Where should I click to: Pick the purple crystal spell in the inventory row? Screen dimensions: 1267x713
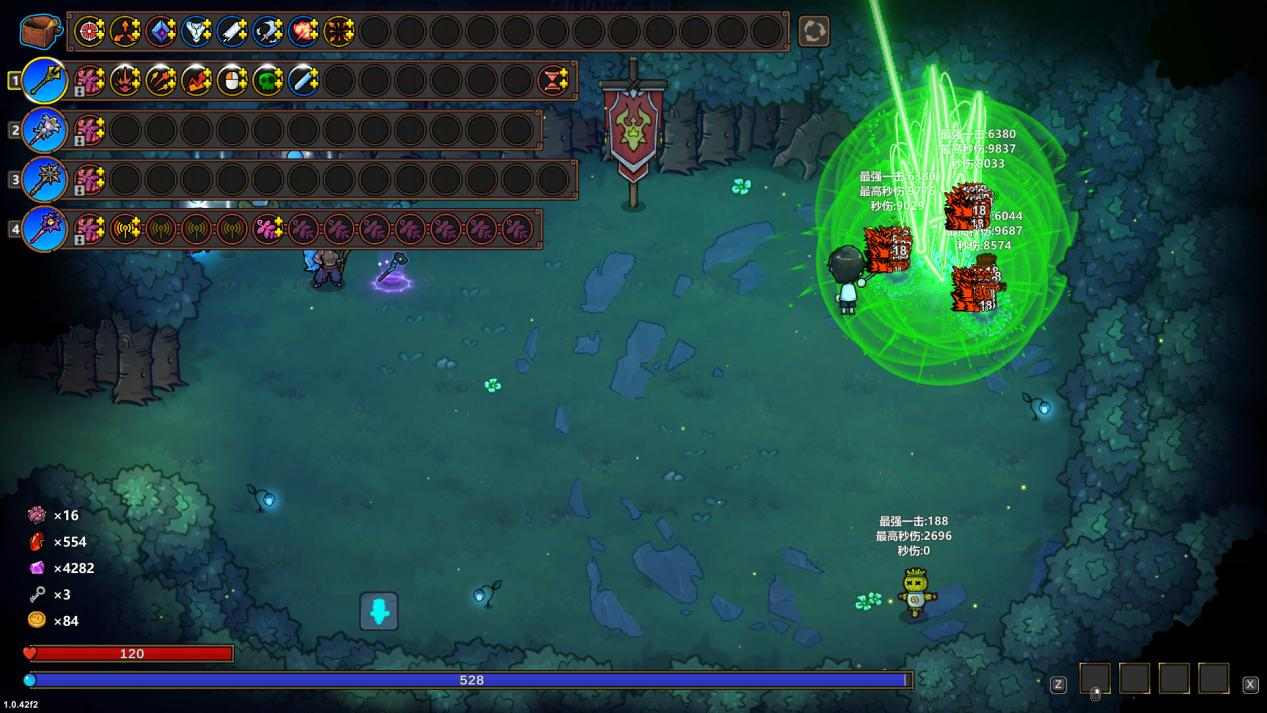click(x=161, y=31)
